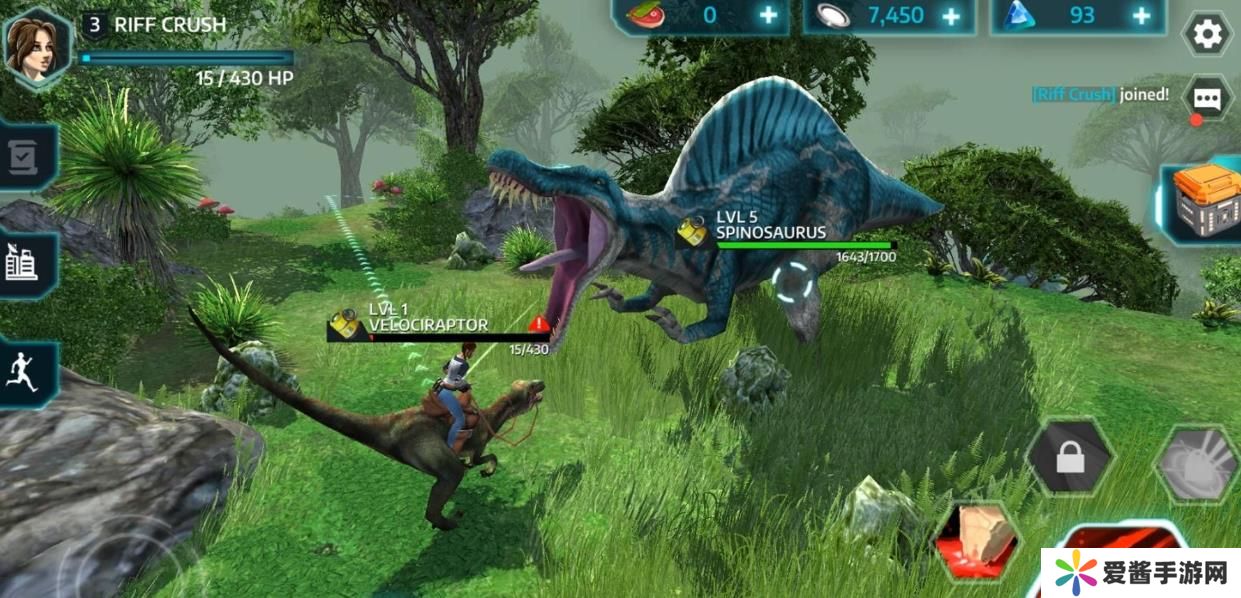Buy more silver coins with plus button

click(x=951, y=16)
